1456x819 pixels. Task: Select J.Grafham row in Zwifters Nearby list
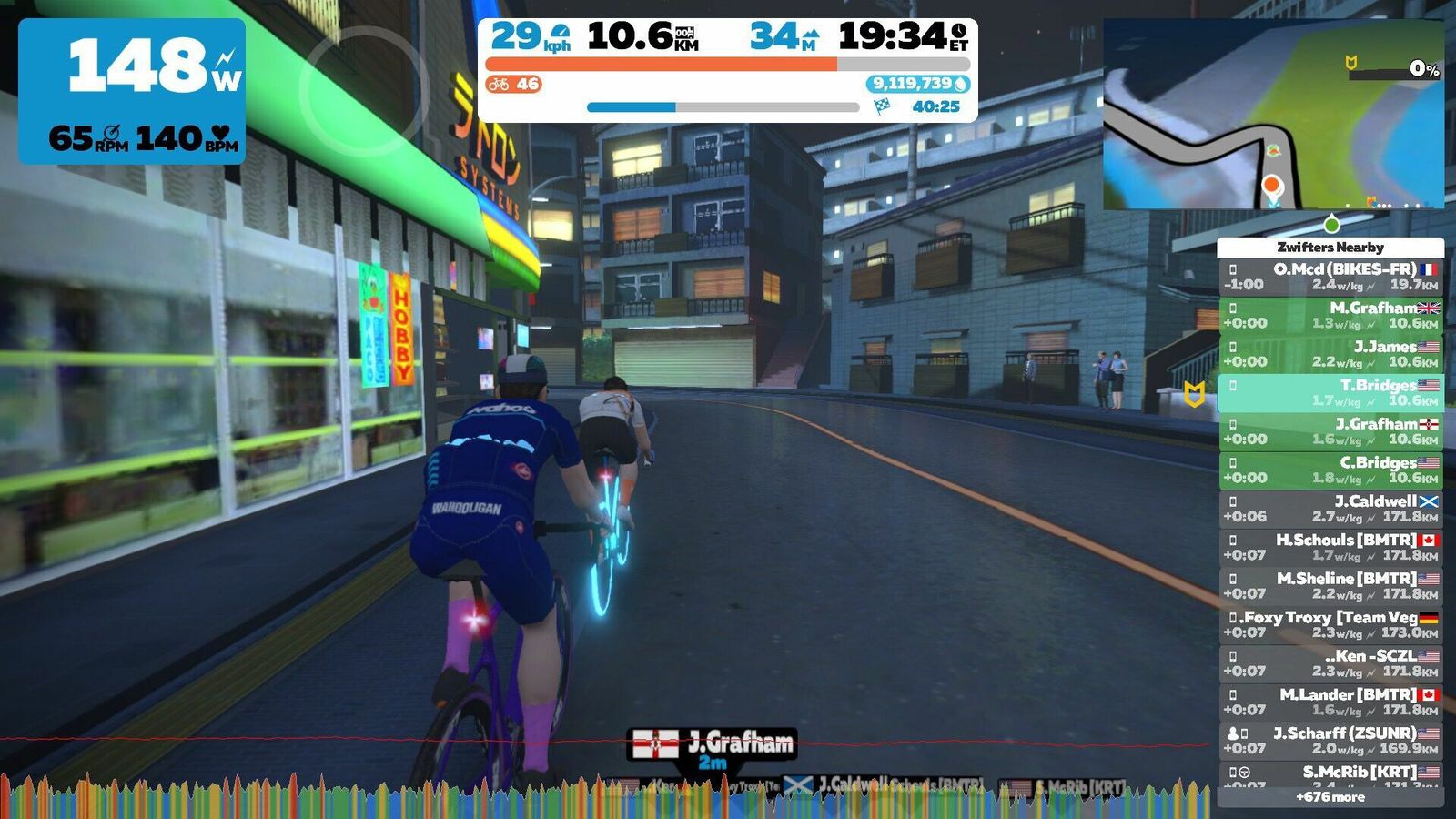tap(1330, 431)
